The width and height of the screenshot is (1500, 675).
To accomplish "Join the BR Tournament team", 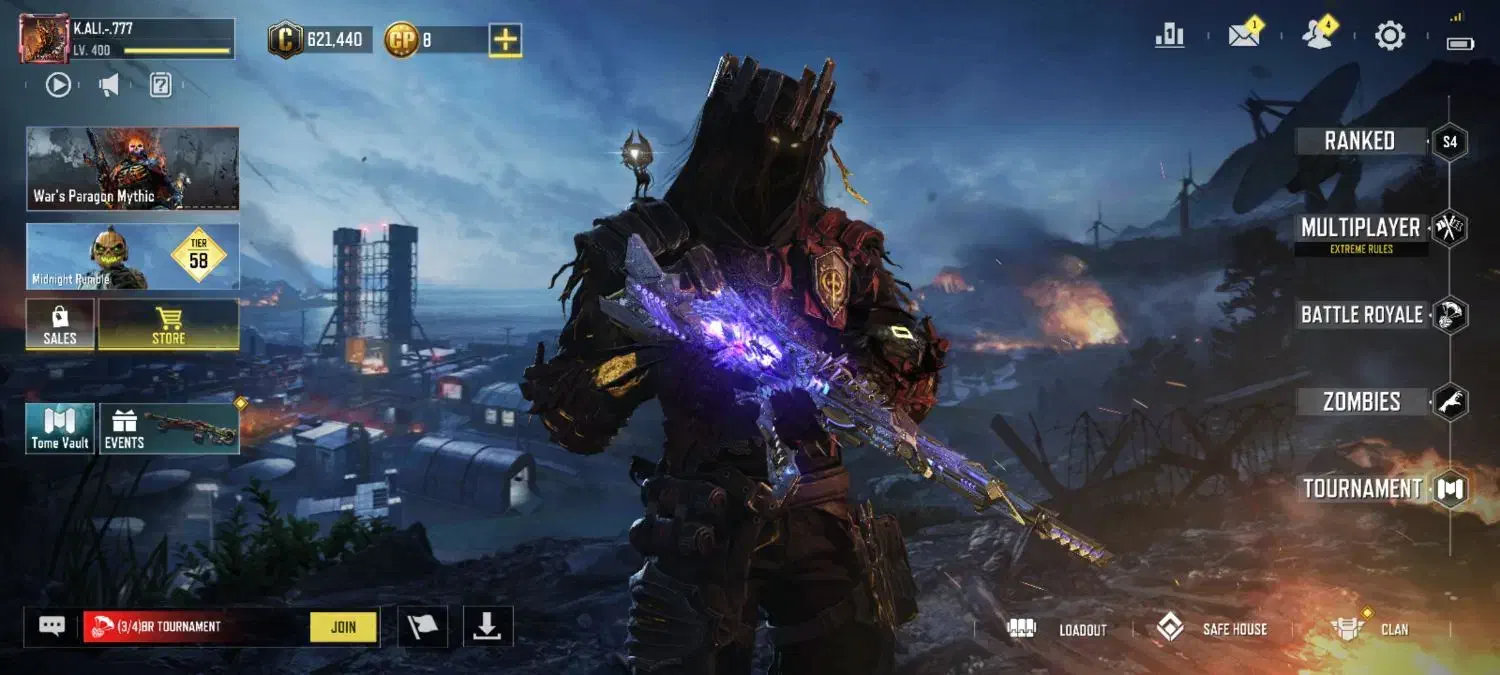I will (x=343, y=627).
